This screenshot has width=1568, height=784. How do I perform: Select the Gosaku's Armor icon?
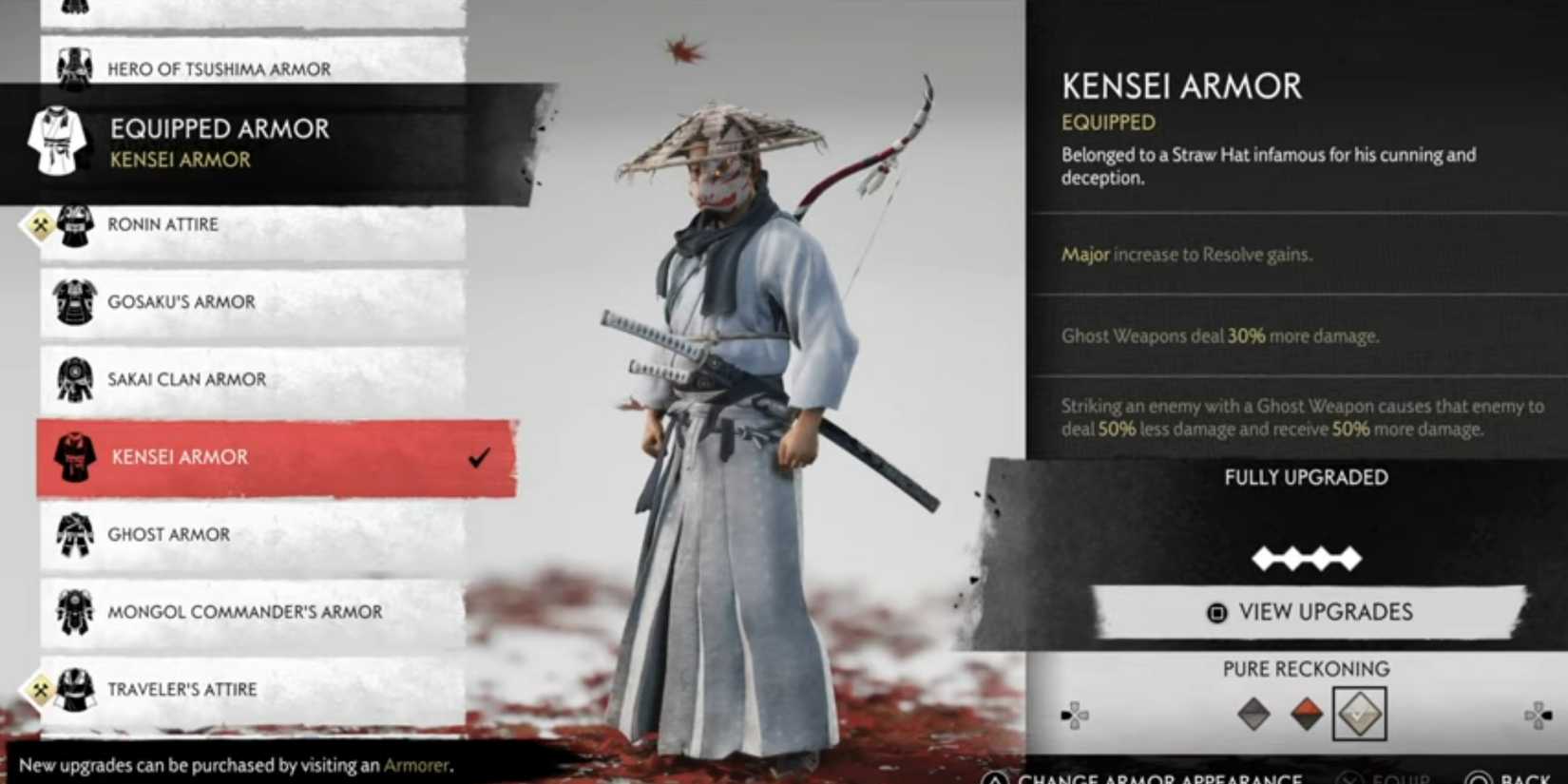click(74, 301)
